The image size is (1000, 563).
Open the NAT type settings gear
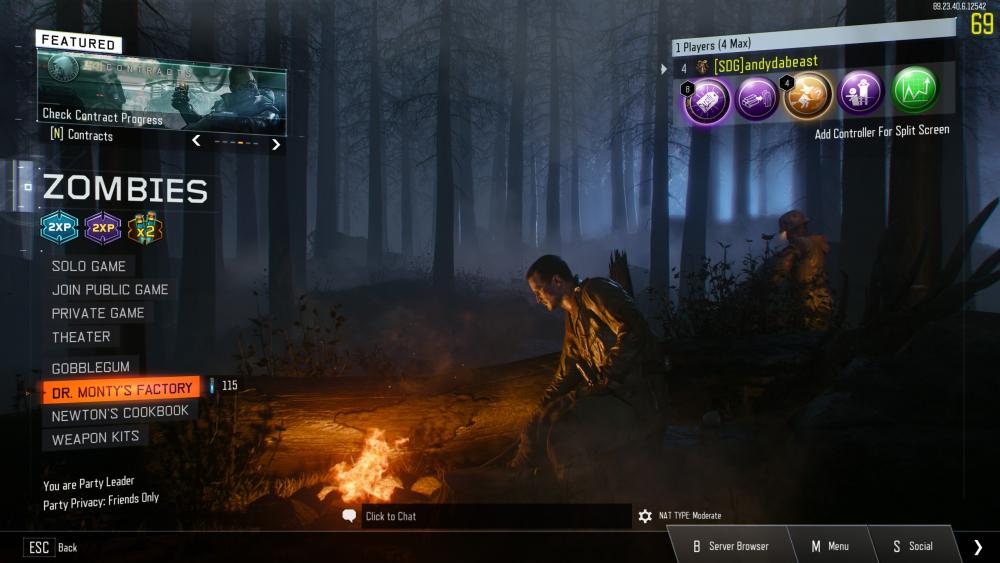[x=645, y=516]
